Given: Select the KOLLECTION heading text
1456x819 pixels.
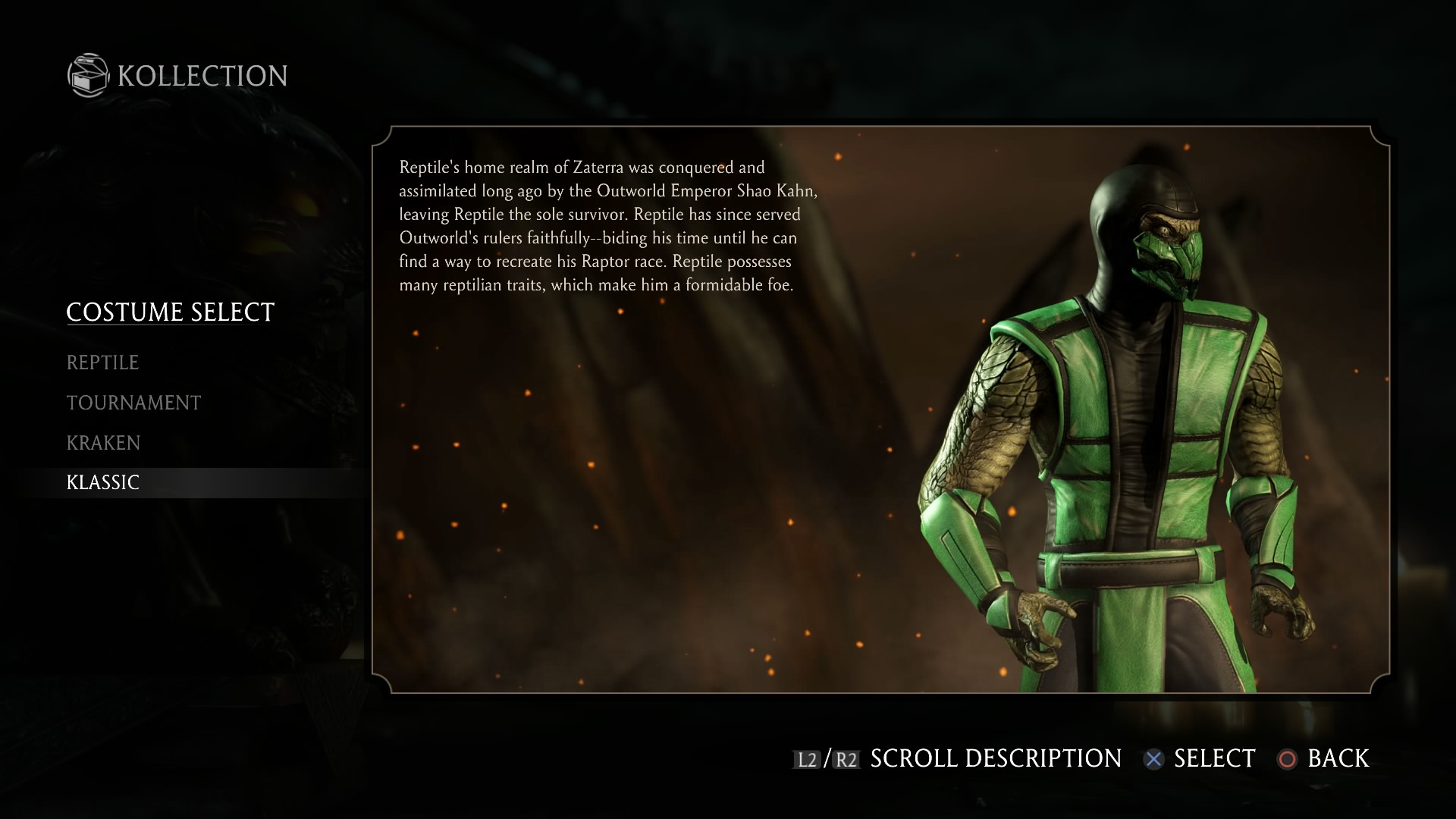Looking at the screenshot, I should point(199,76).
